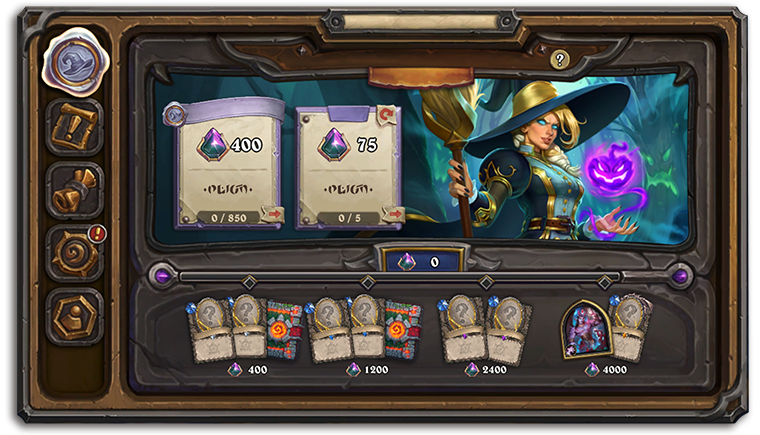Click the question mark help button
This screenshot has width=760, height=435.
click(559, 60)
